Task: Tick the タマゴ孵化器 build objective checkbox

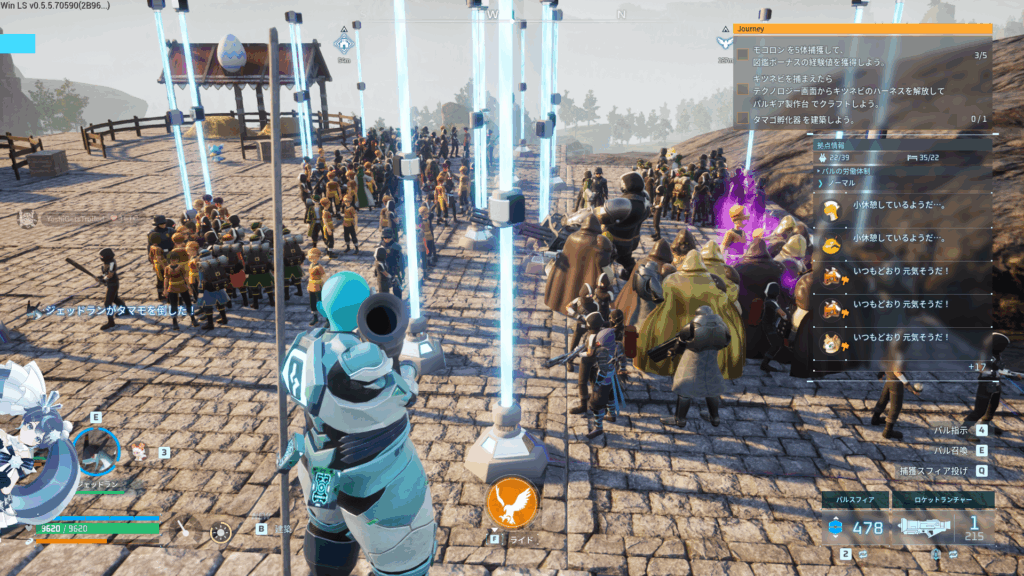Action: coord(743,118)
